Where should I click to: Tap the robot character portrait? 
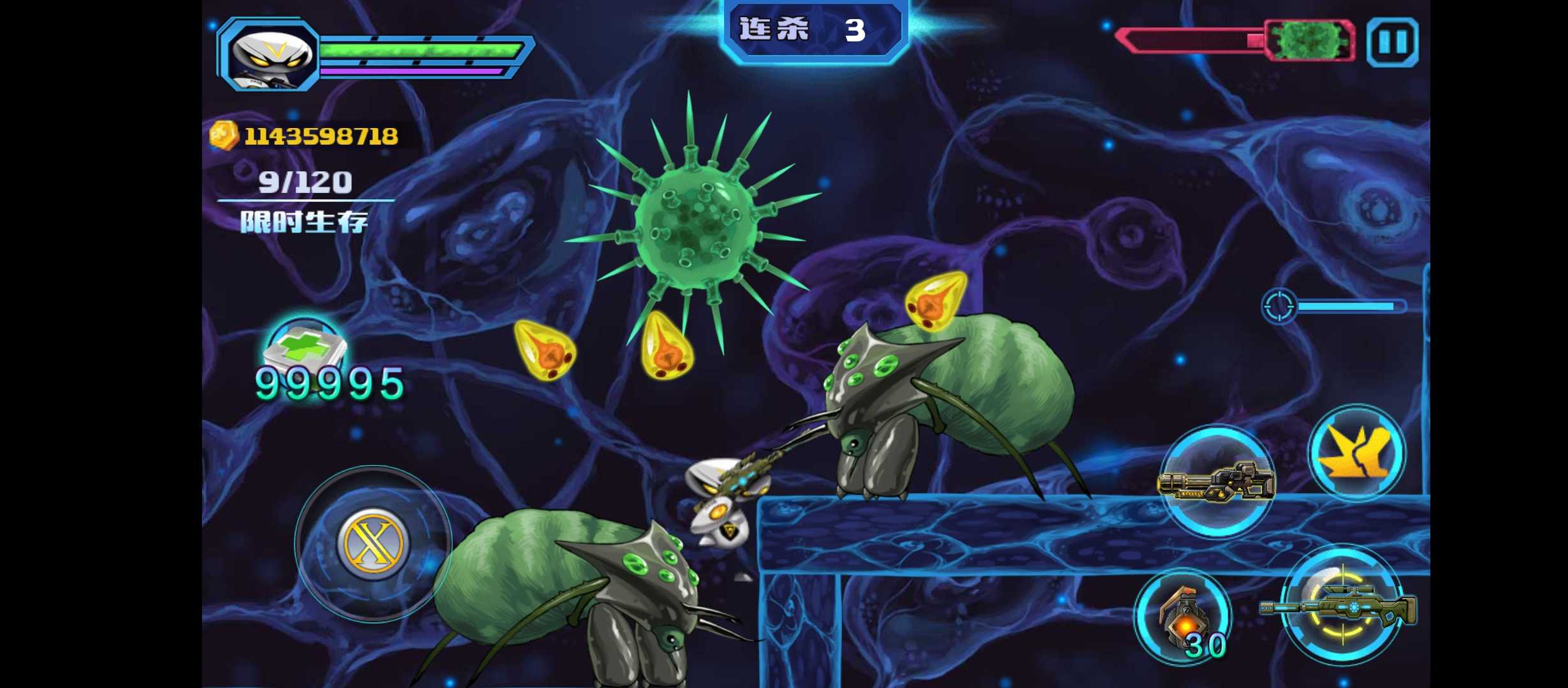pyautogui.click(x=270, y=56)
